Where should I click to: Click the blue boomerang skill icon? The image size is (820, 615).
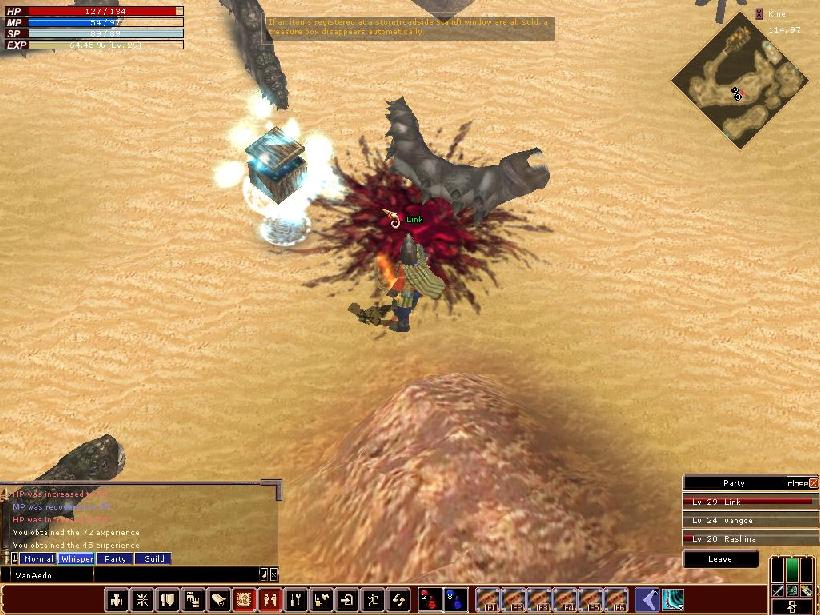tap(647, 600)
